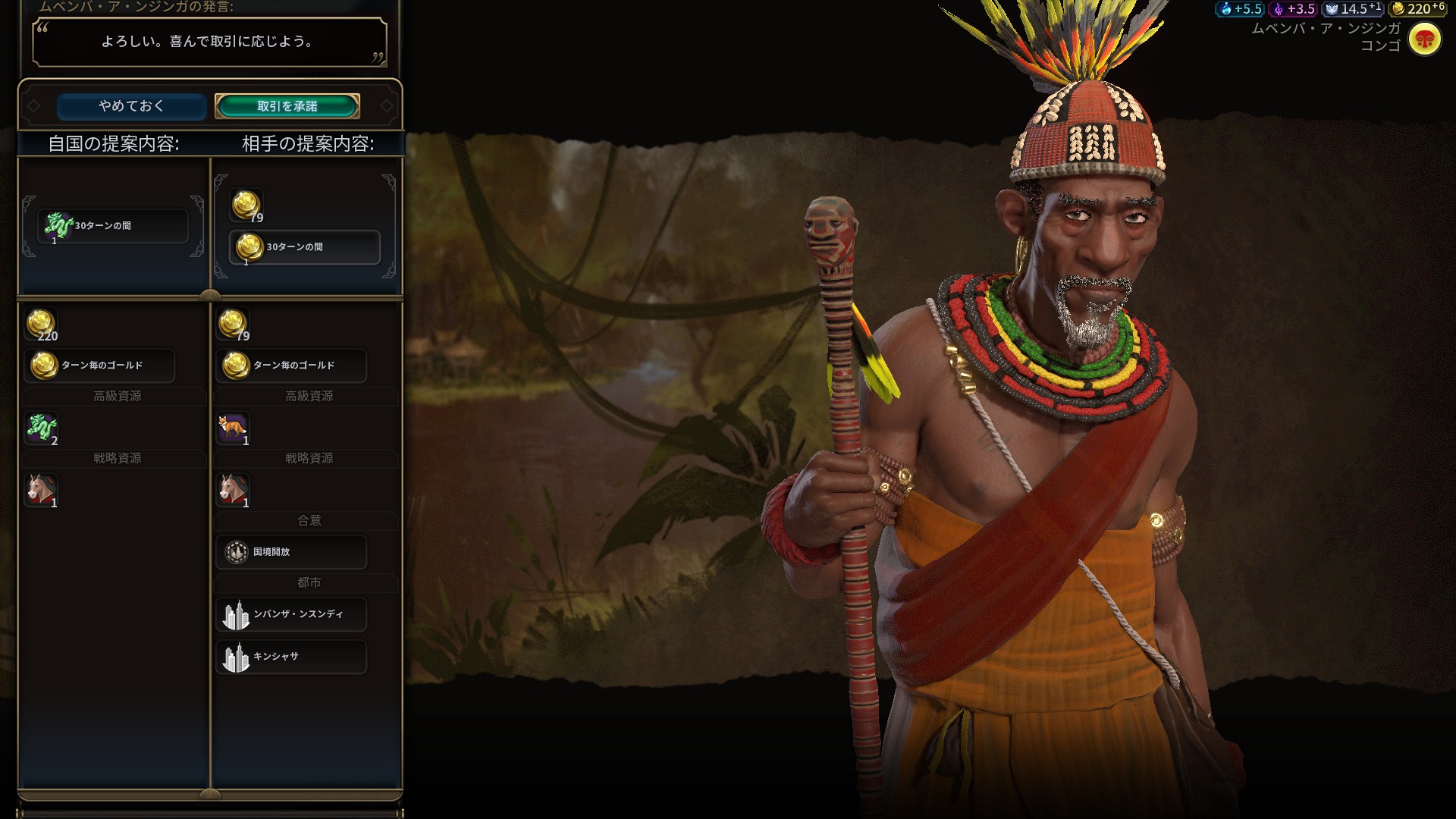Choose the city キンシャサ
The height and width of the screenshot is (819, 1456).
click(x=291, y=657)
